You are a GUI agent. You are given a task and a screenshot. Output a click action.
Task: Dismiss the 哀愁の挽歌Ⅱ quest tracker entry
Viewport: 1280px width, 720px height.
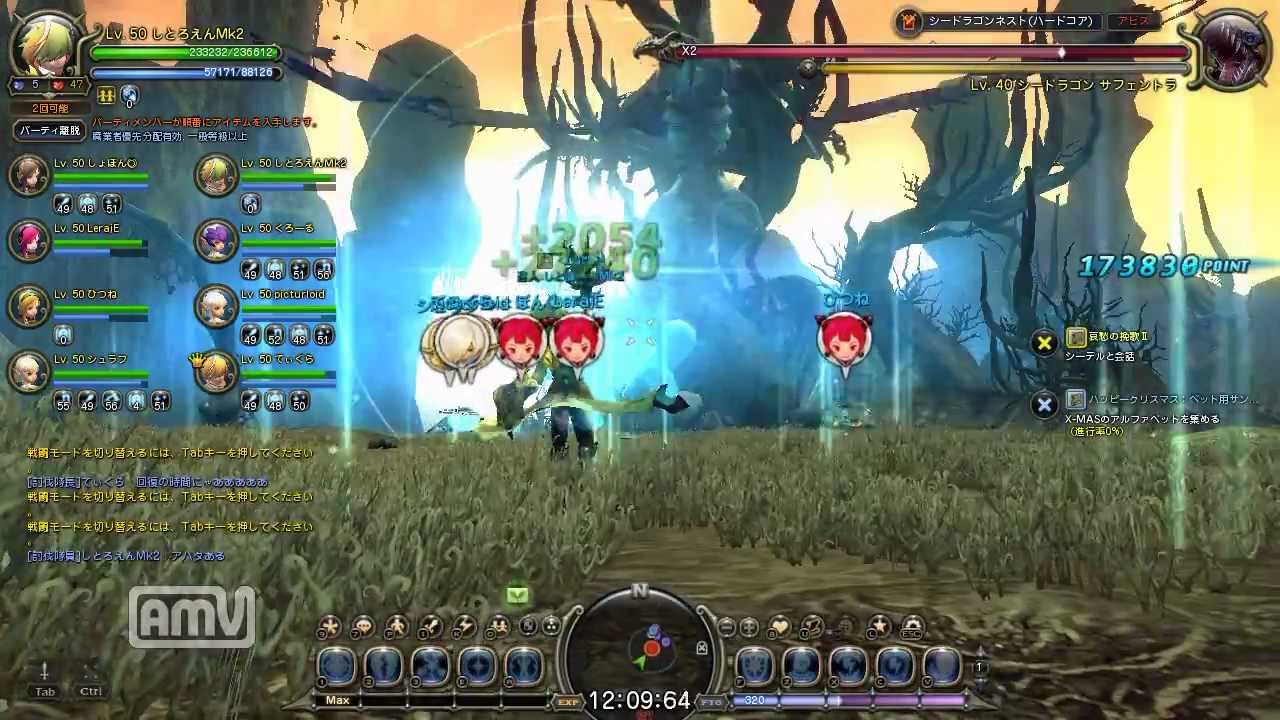[1044, 344]
